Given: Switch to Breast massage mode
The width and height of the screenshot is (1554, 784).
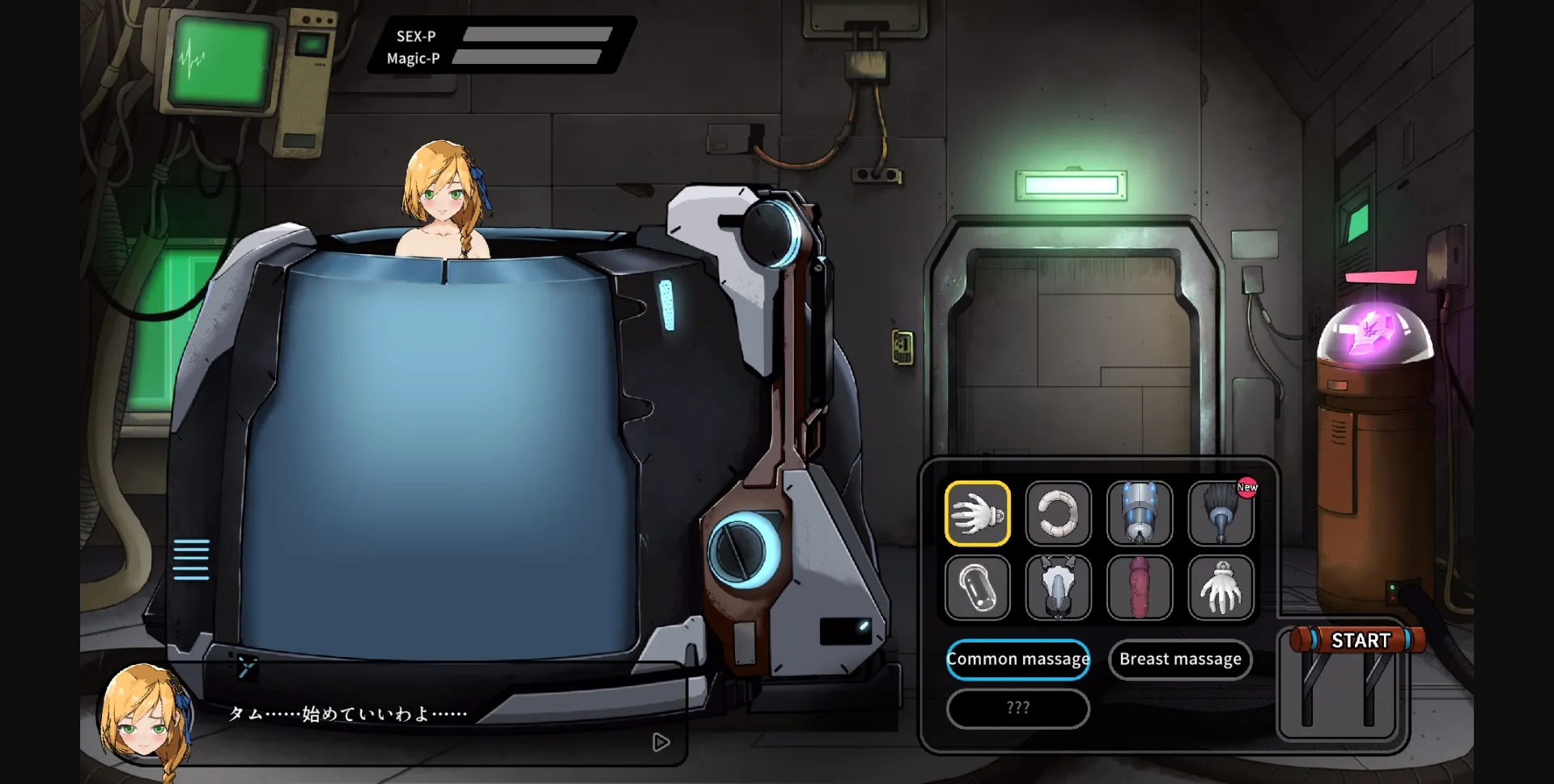Looking at the screenshot, I should (x=1180, y=659).
